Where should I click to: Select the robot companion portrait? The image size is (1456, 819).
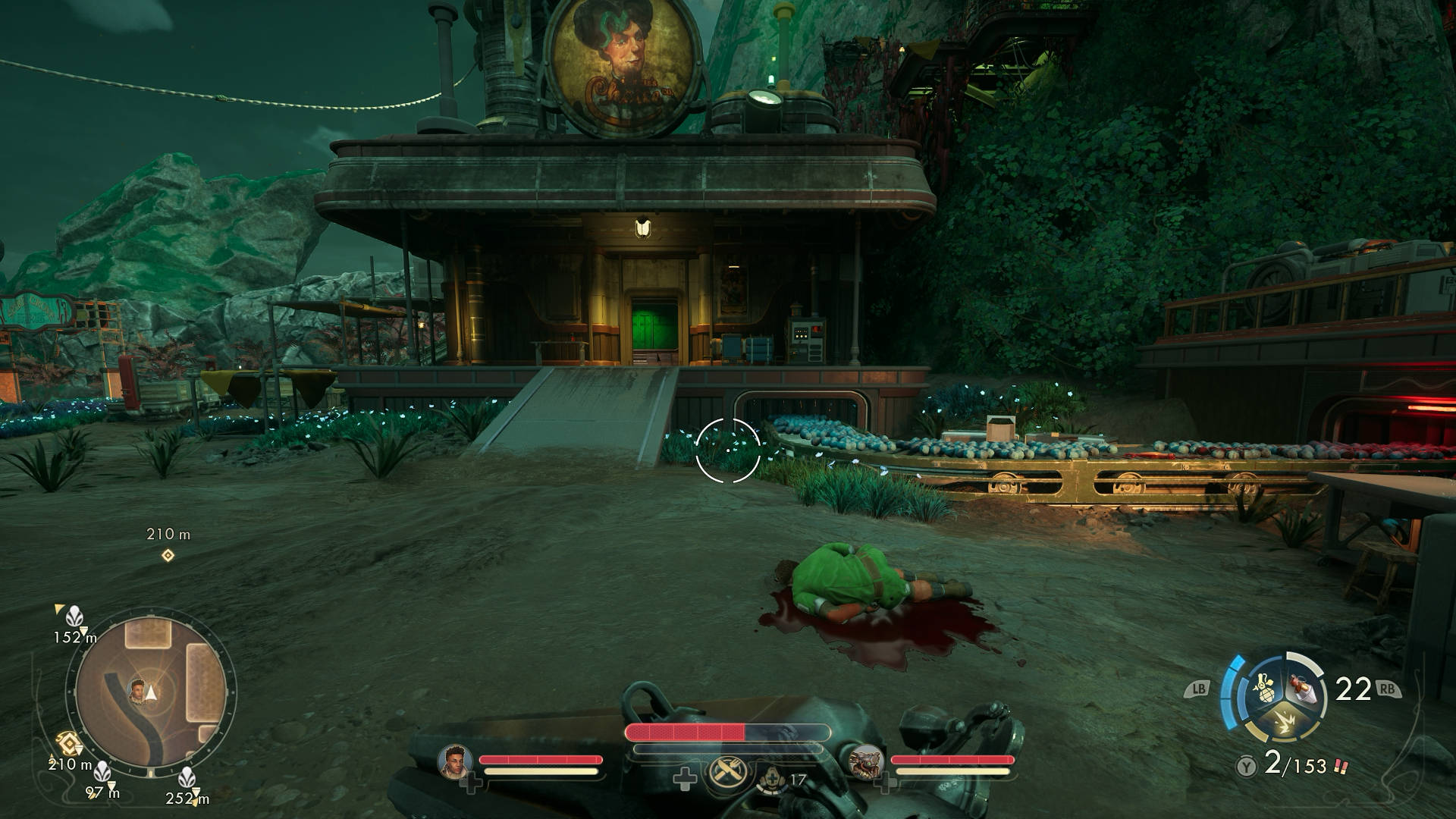866,761
